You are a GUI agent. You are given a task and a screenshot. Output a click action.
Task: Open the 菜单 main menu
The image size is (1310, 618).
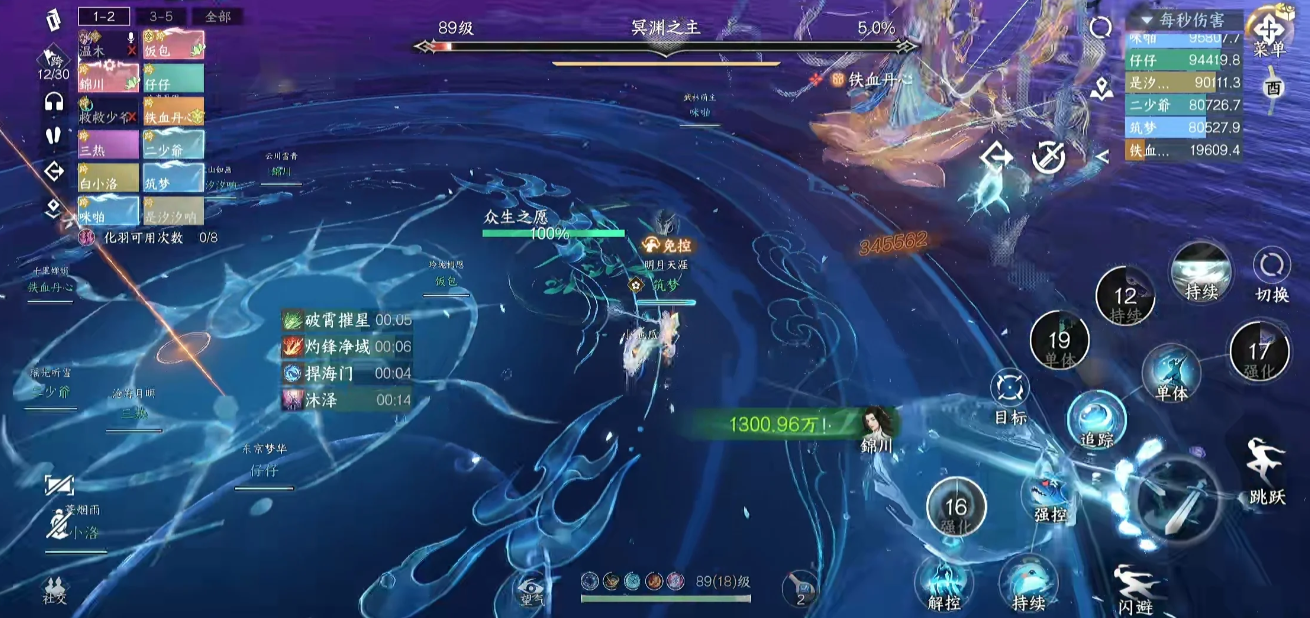[1269, 35]
